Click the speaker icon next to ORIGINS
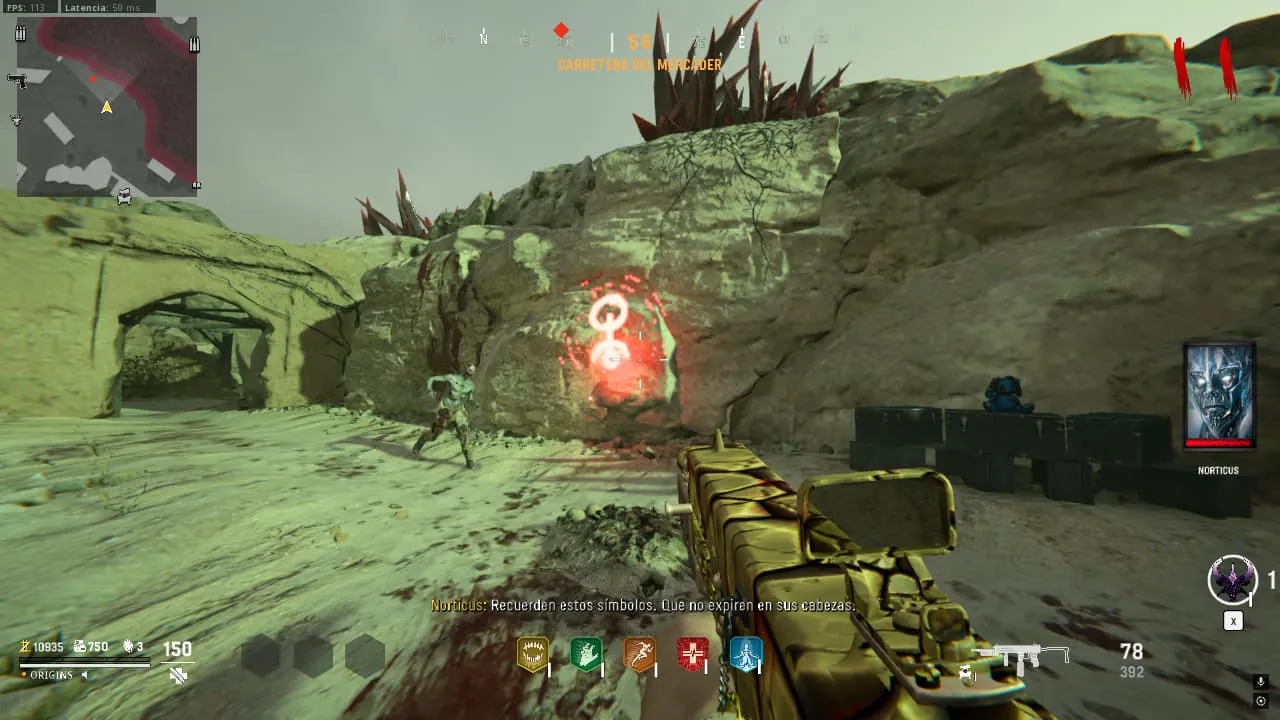 coord(84,675)
